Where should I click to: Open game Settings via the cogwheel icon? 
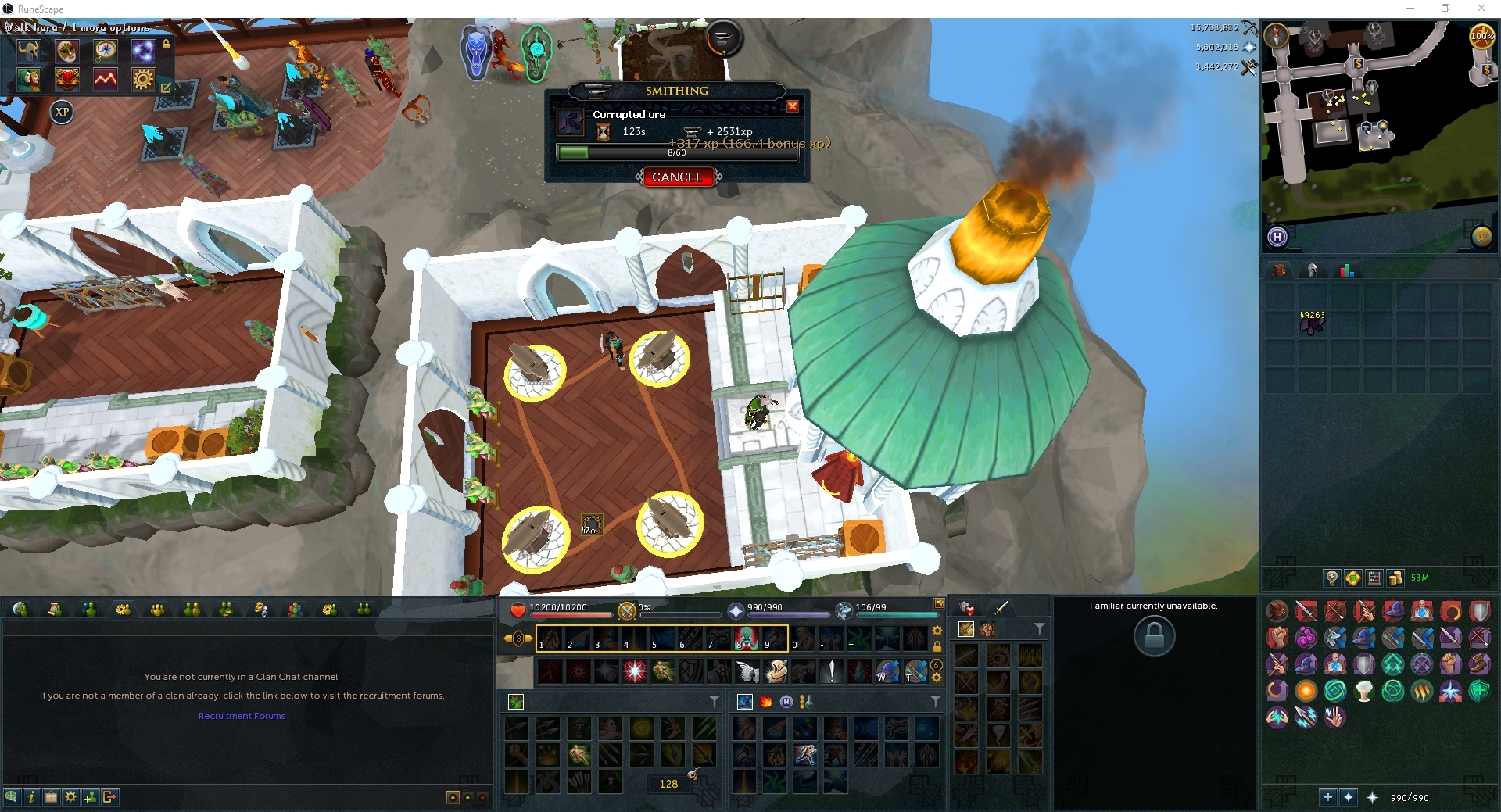click(144, 80)
